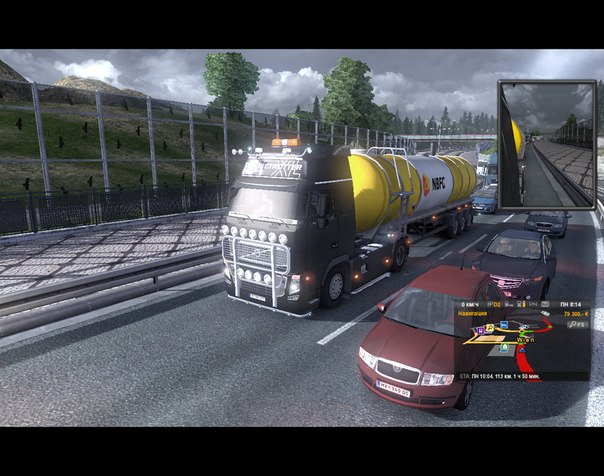Open the envelope mail icon in Route Advisor
Viewport: 604px width, 476px height.
coord(545,304)
